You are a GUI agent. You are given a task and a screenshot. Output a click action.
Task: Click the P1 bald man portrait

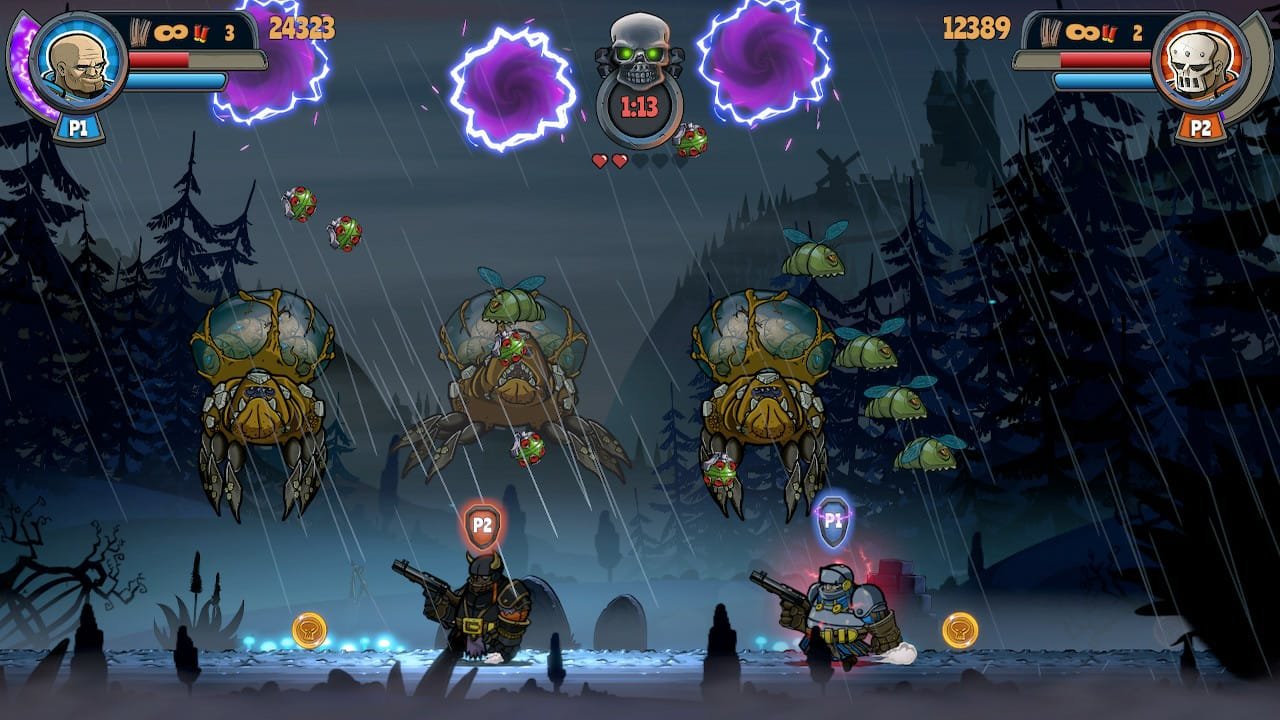click(x=77, y=62)
